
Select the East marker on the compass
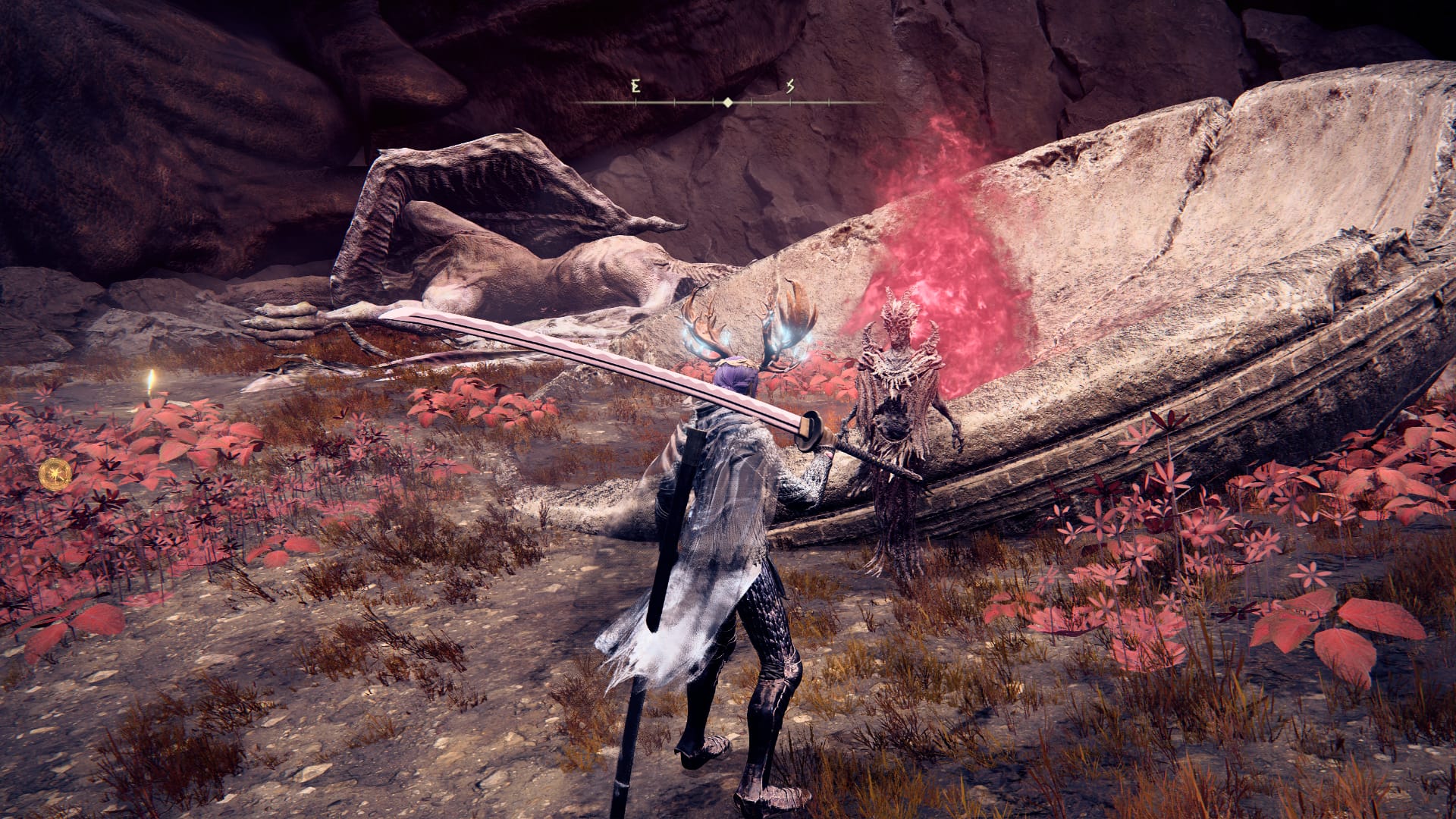pyautogui.click(x=635, y=86)
